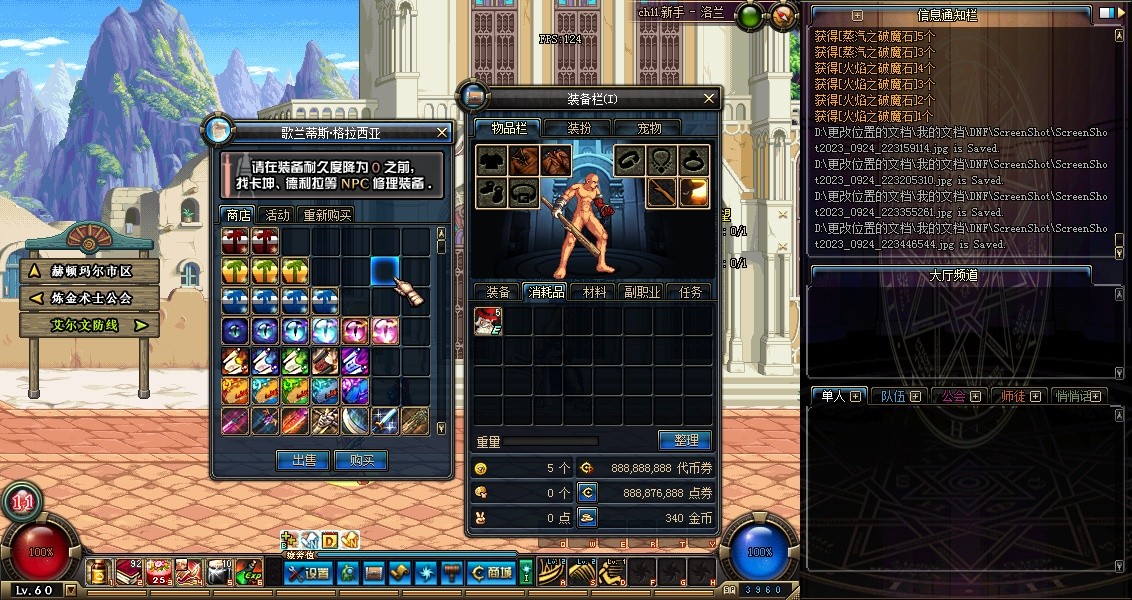The width and height of the screenshot is (1132, 600).
Task: Open the 设置 settings menu
Action: pos(308,573)
